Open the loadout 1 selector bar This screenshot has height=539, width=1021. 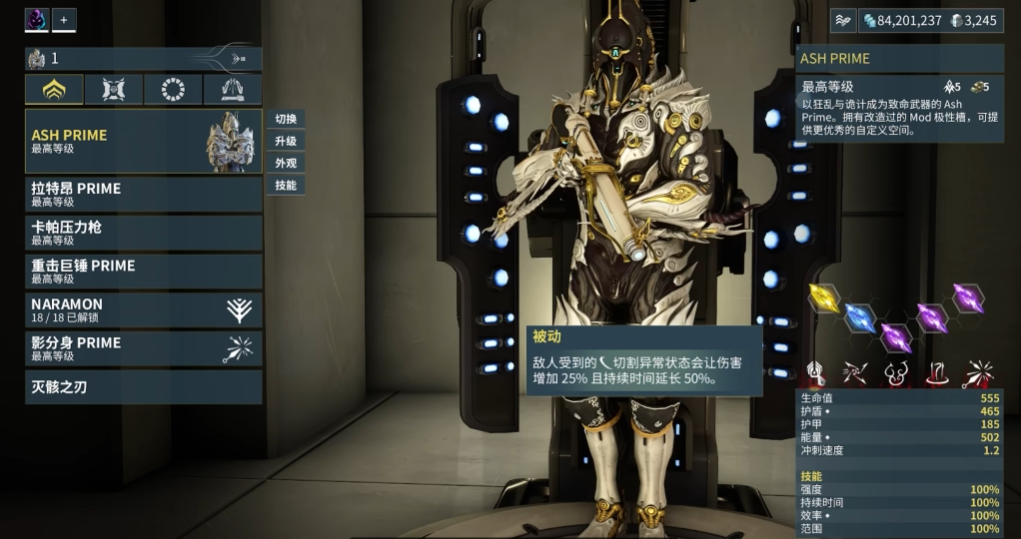click(x=143, y=59)
